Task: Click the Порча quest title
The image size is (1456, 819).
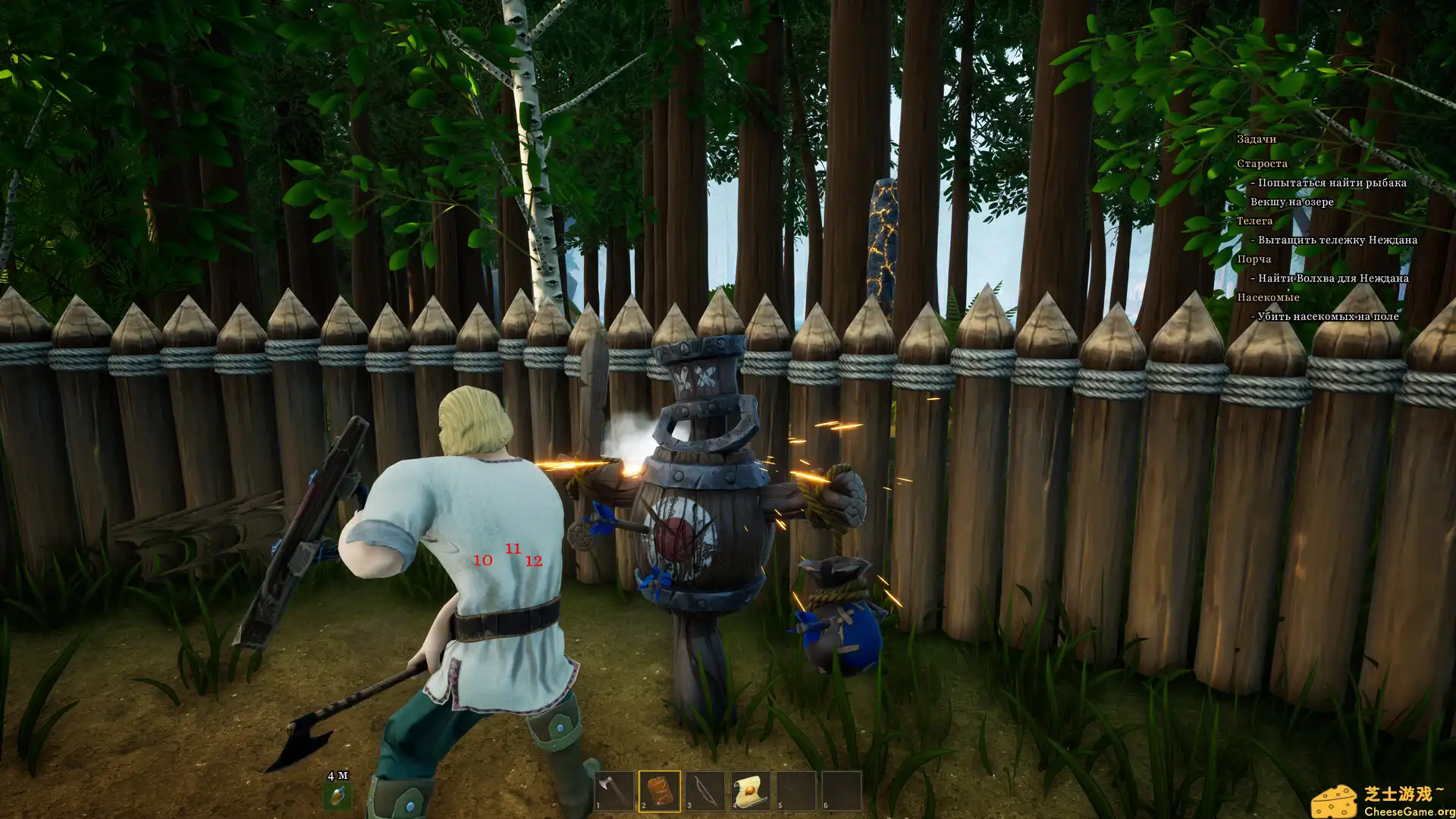Action: [x=1254, y=259]
